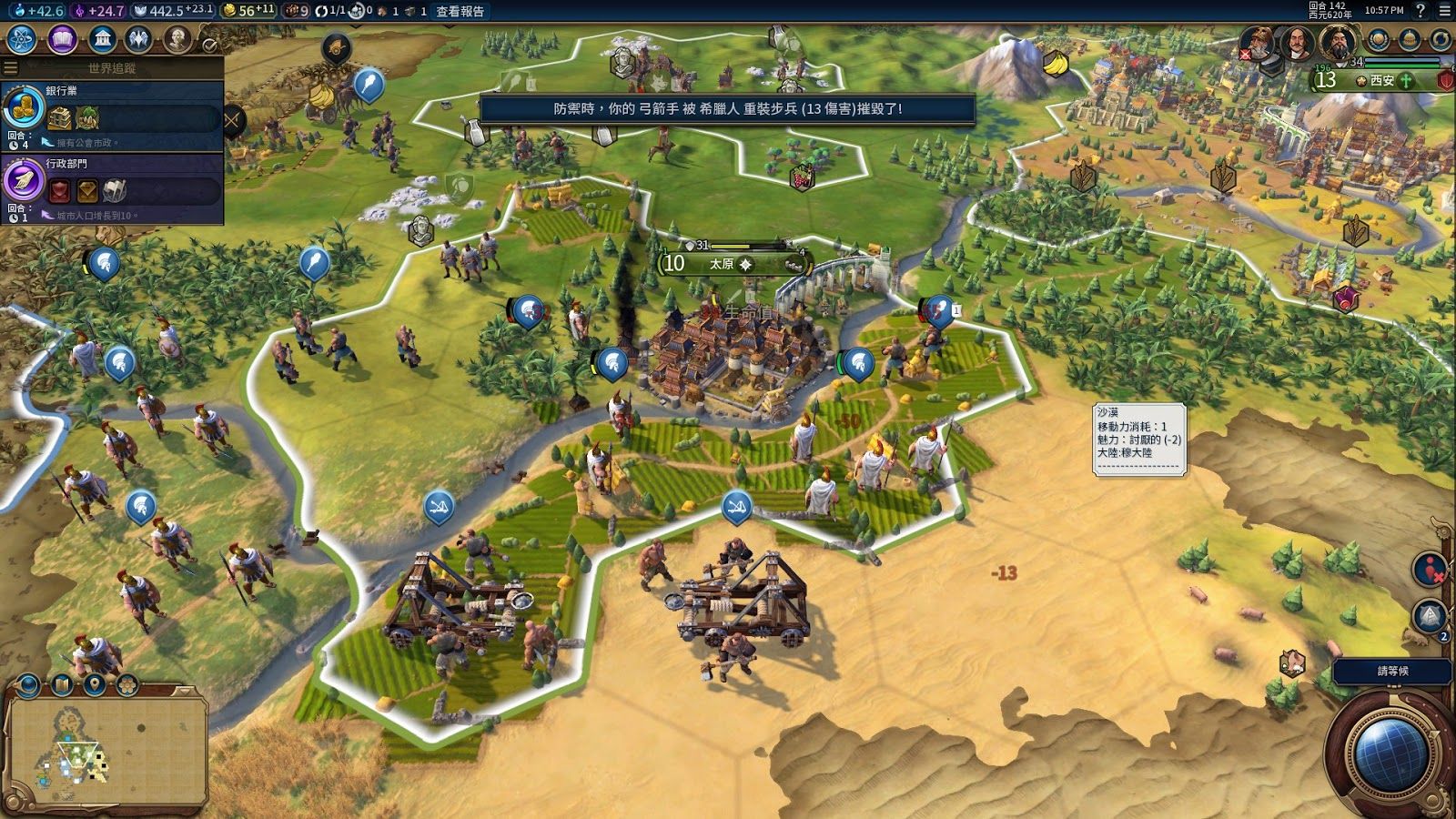Image resolution: width=1456 pixels, height=819 pixels.
Task: Collapse the minimap using its arrow
Action: (x=184, y=690)
